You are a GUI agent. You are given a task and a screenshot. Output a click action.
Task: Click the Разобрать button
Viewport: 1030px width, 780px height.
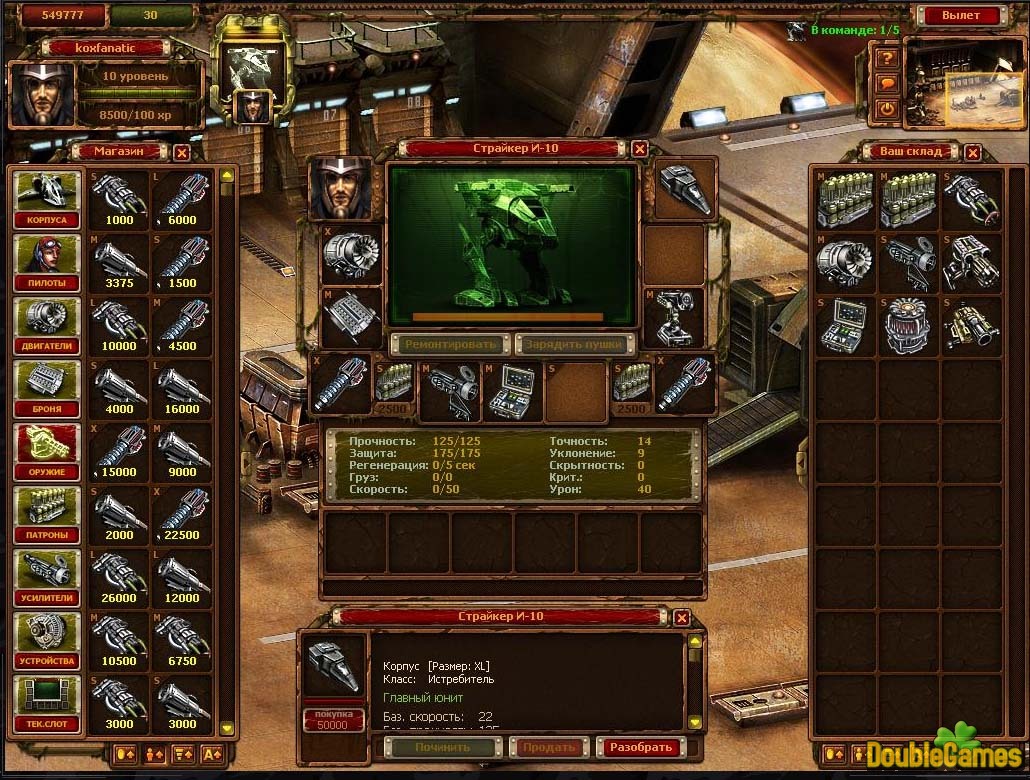point(640,747)
